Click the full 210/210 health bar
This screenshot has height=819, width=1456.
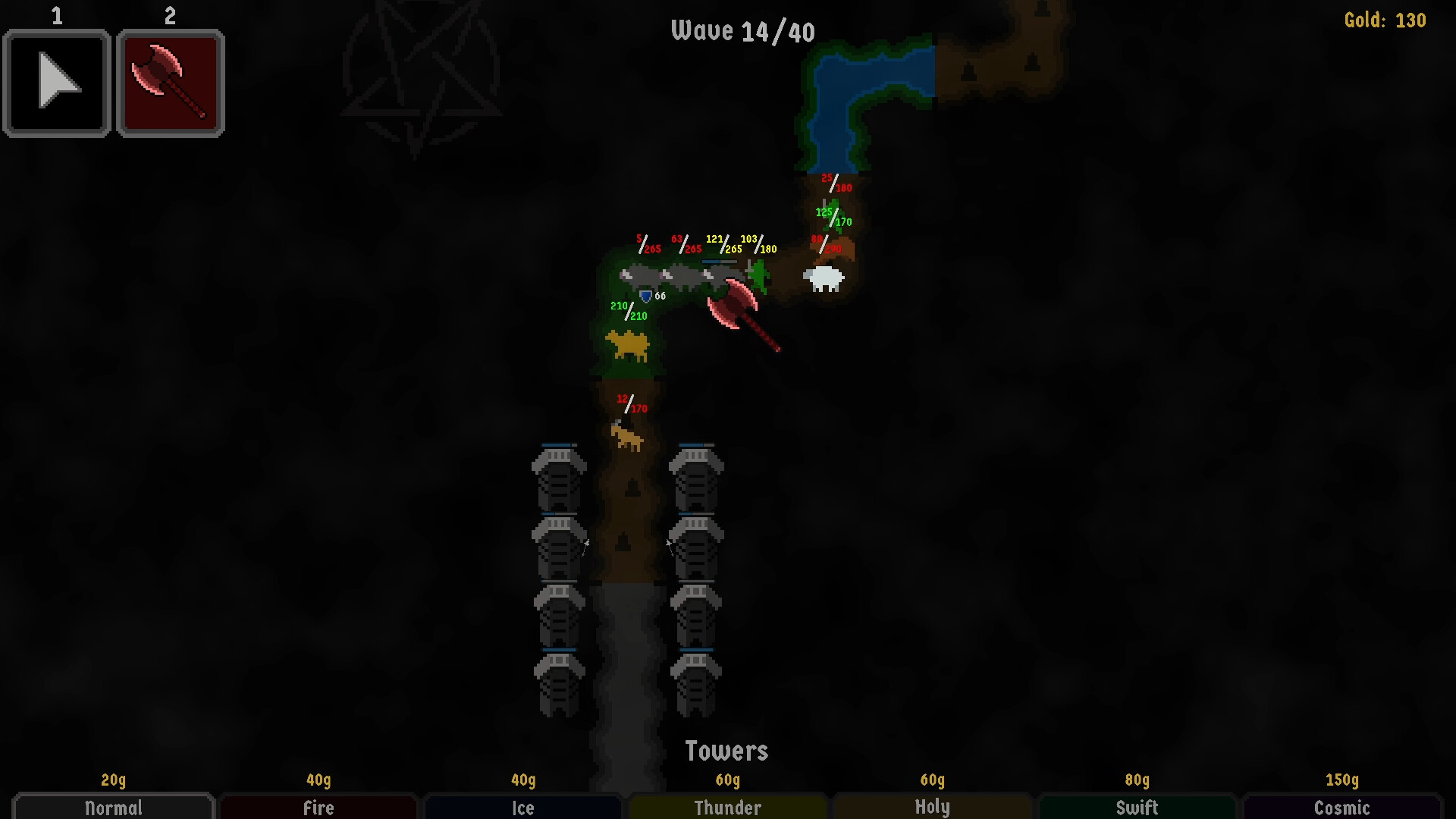pyautogui.click(x=628, y=311)
